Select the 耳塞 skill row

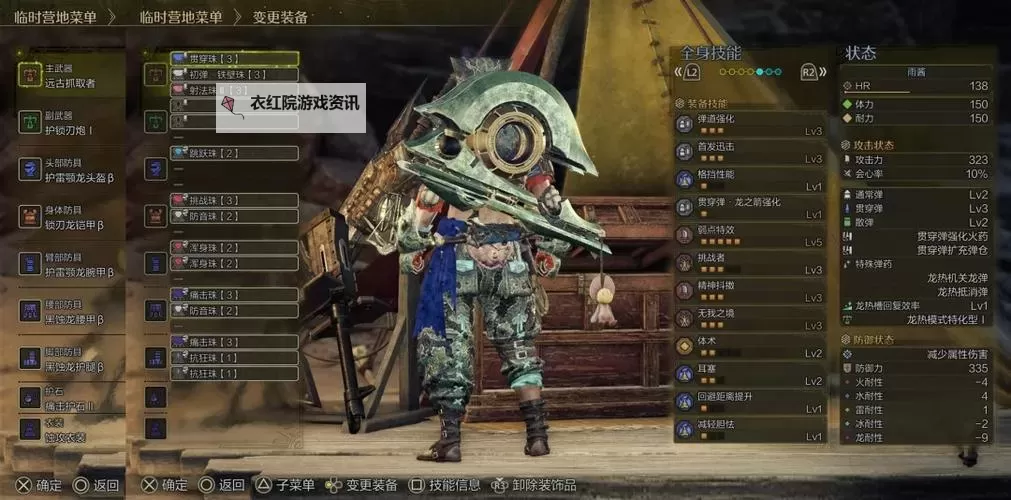[x=750, y=374]
